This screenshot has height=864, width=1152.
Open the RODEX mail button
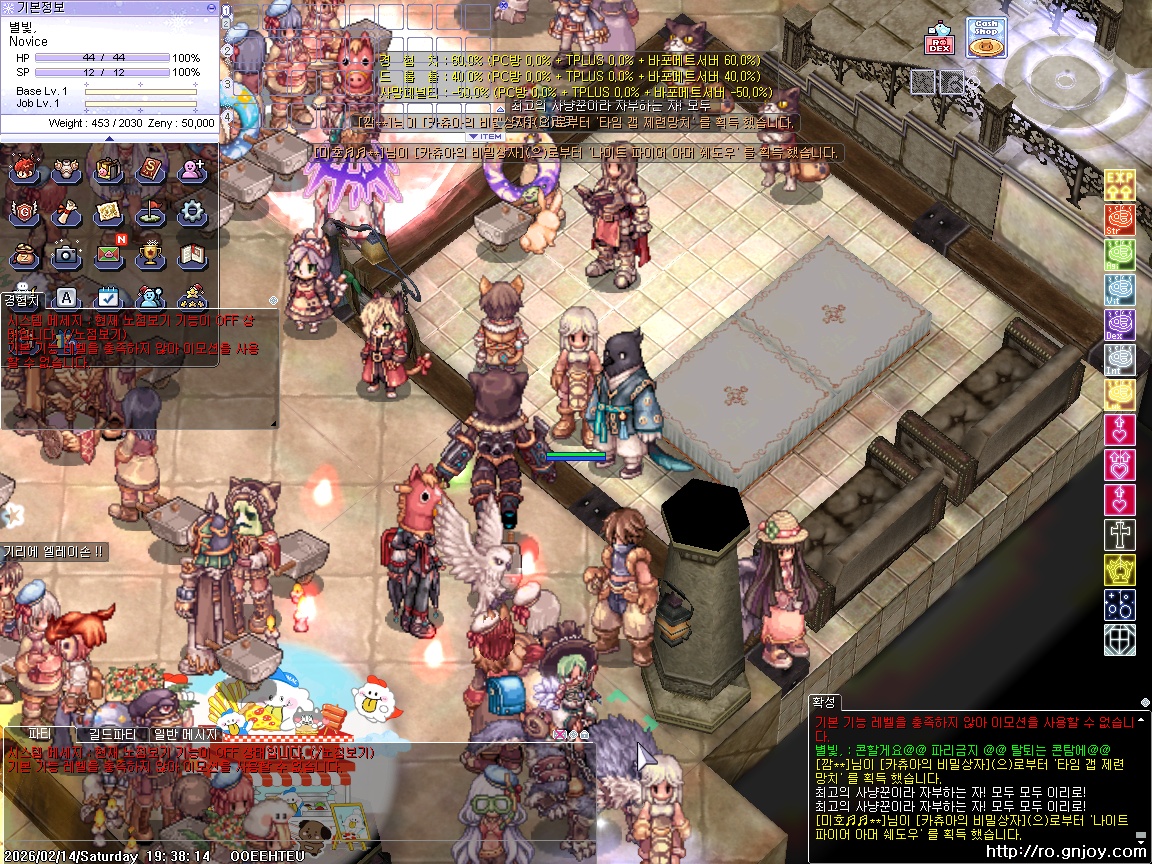tap(939, 40)
